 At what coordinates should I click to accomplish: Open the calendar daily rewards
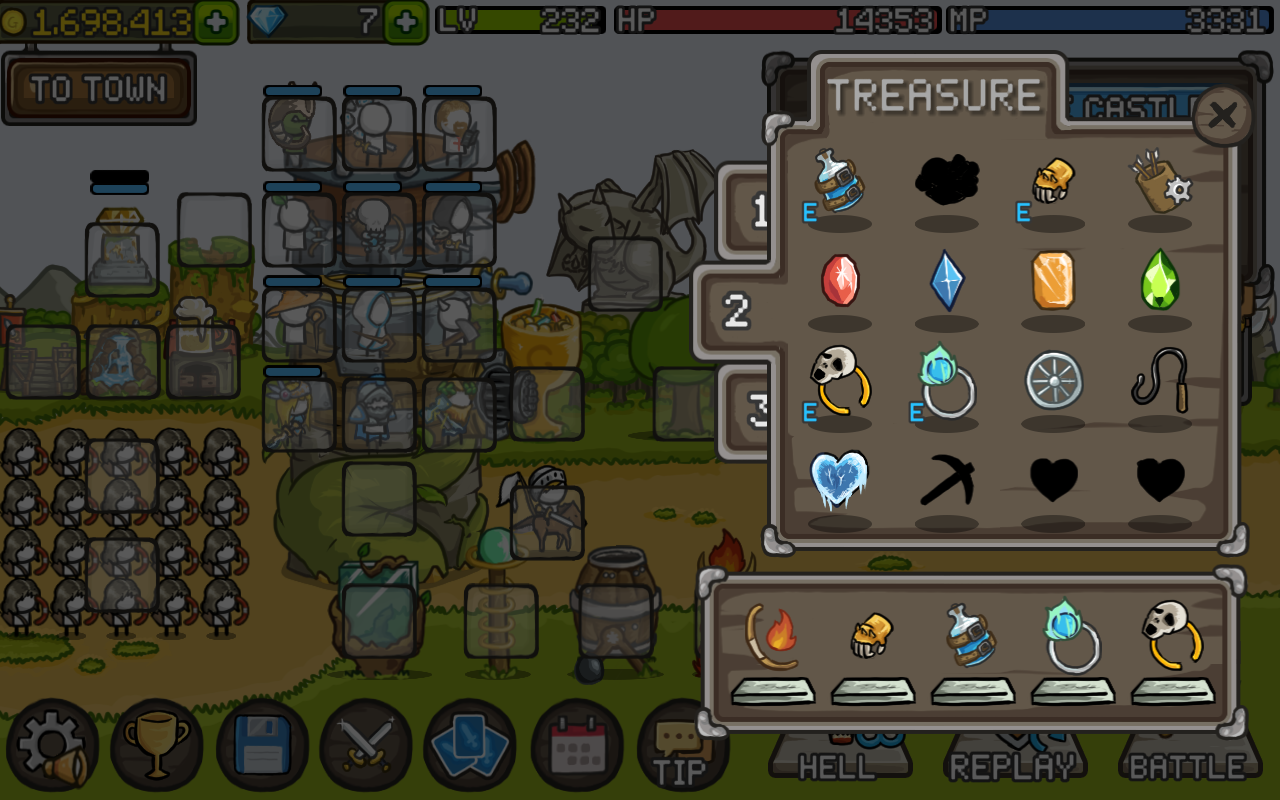pos(577,746)
